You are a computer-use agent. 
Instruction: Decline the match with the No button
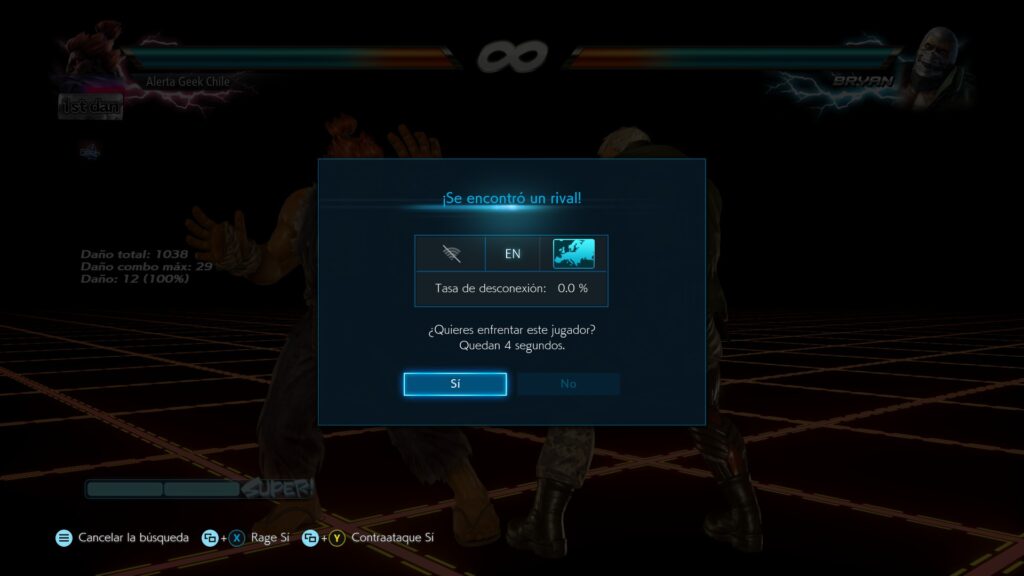pyautogui.click(x=568, y=384)
